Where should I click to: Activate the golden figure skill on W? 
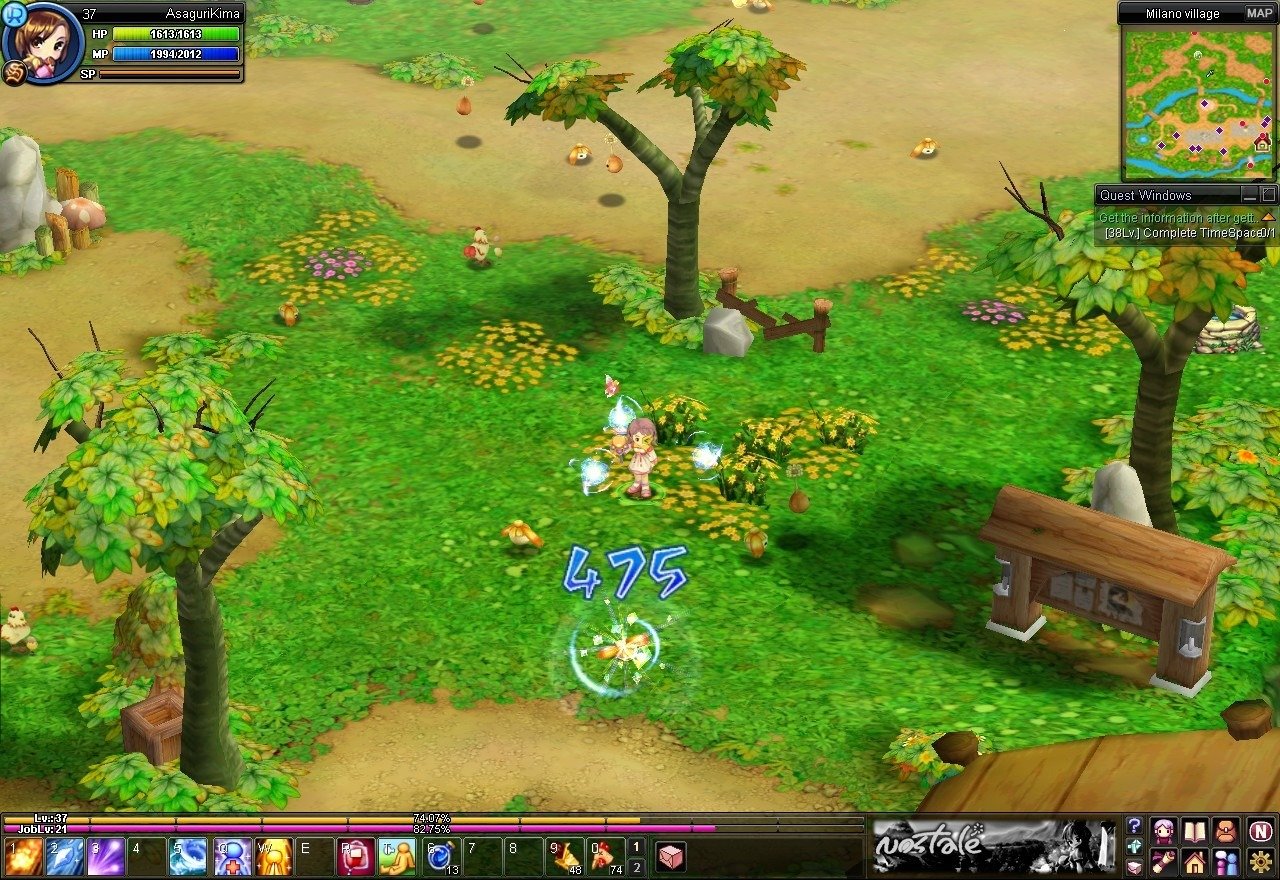(x=273, y=857)
